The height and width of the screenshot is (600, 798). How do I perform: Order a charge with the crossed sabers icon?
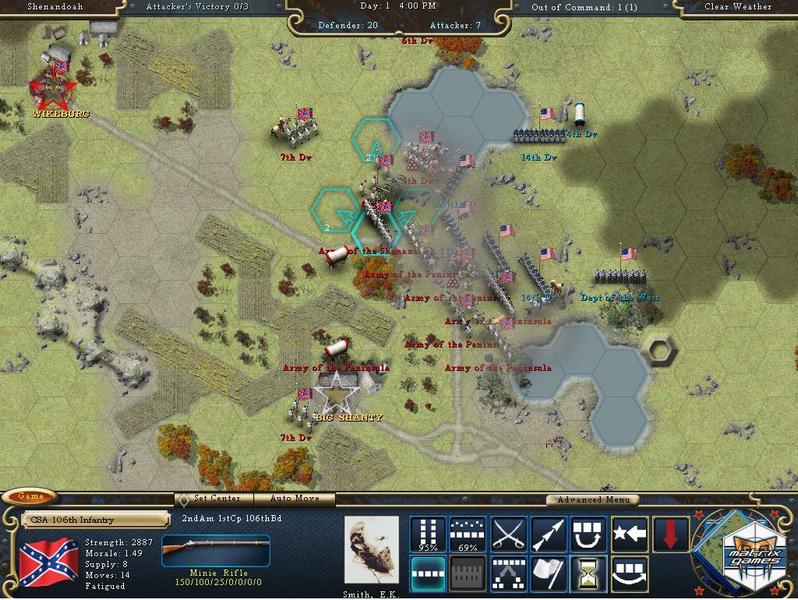[509, 535]
